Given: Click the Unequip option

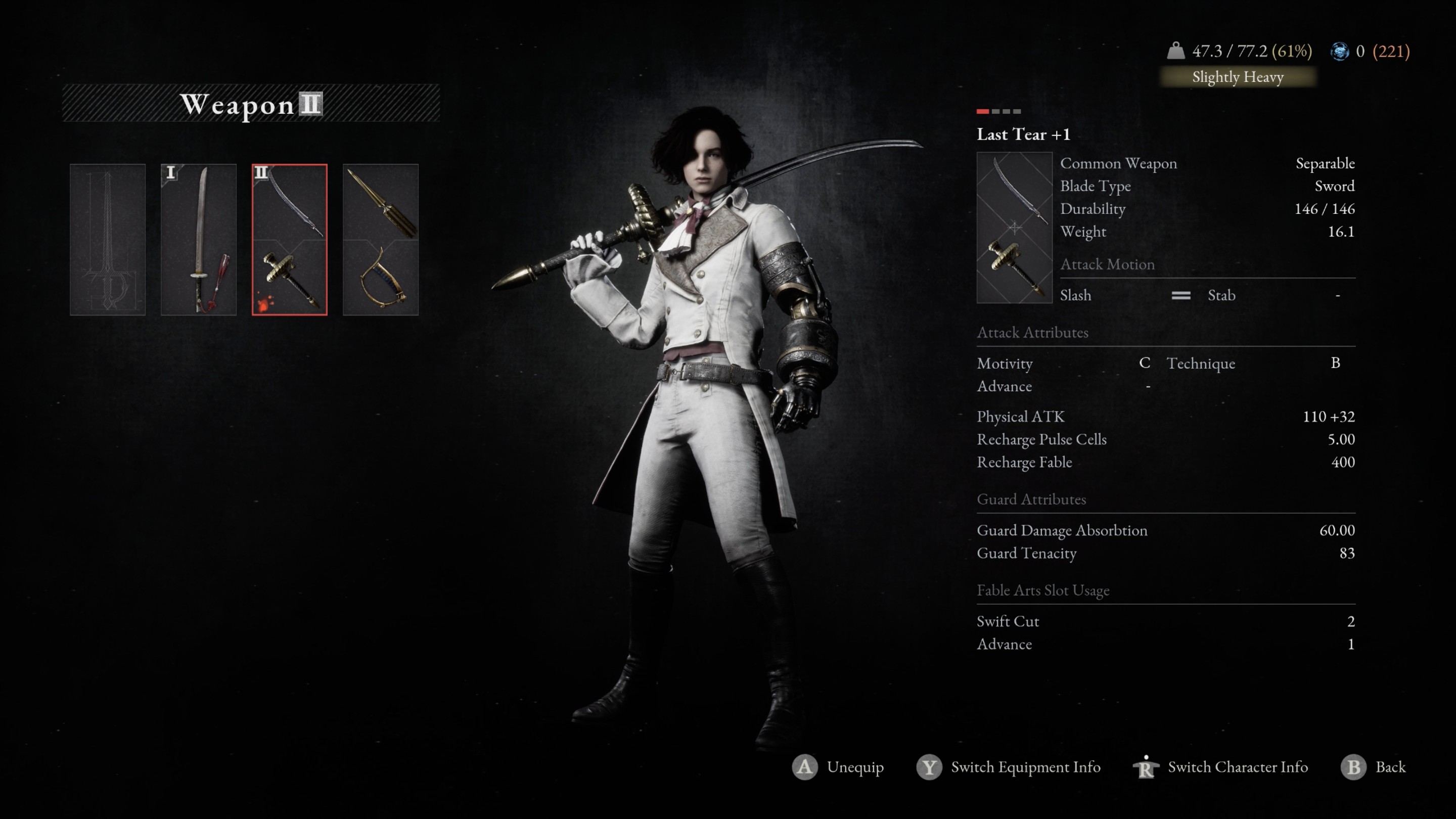Looking at the screenshot, I should click(x=838, y=767).
